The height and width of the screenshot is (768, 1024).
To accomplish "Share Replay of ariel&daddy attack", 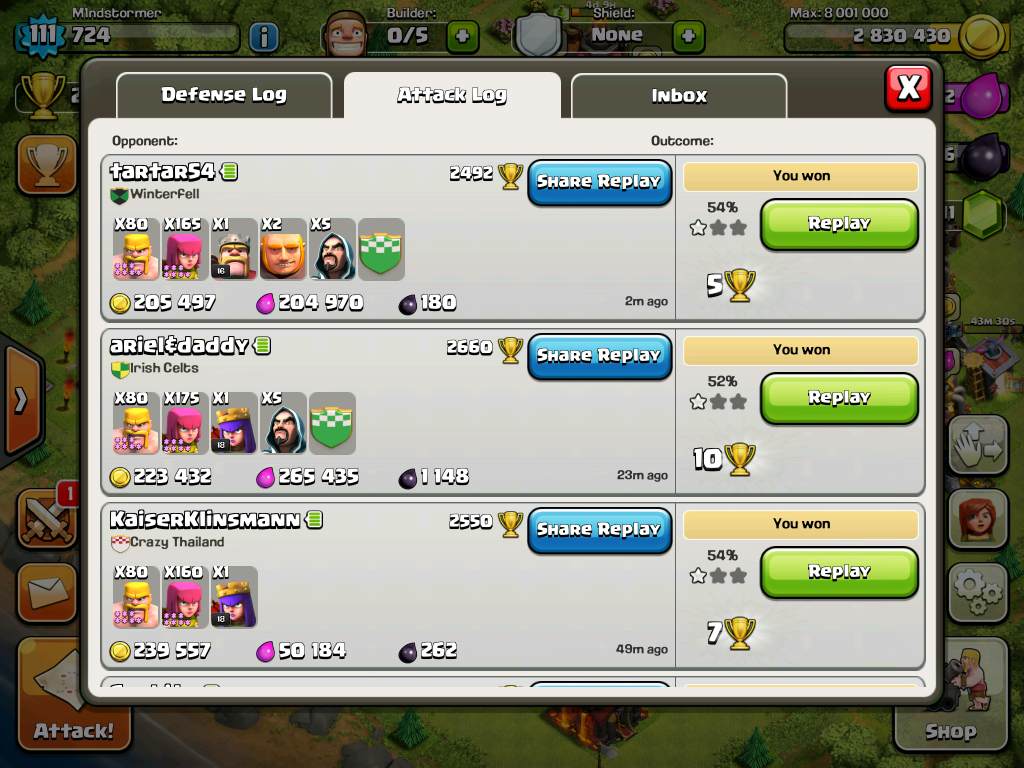I will (x=599, y=356).
